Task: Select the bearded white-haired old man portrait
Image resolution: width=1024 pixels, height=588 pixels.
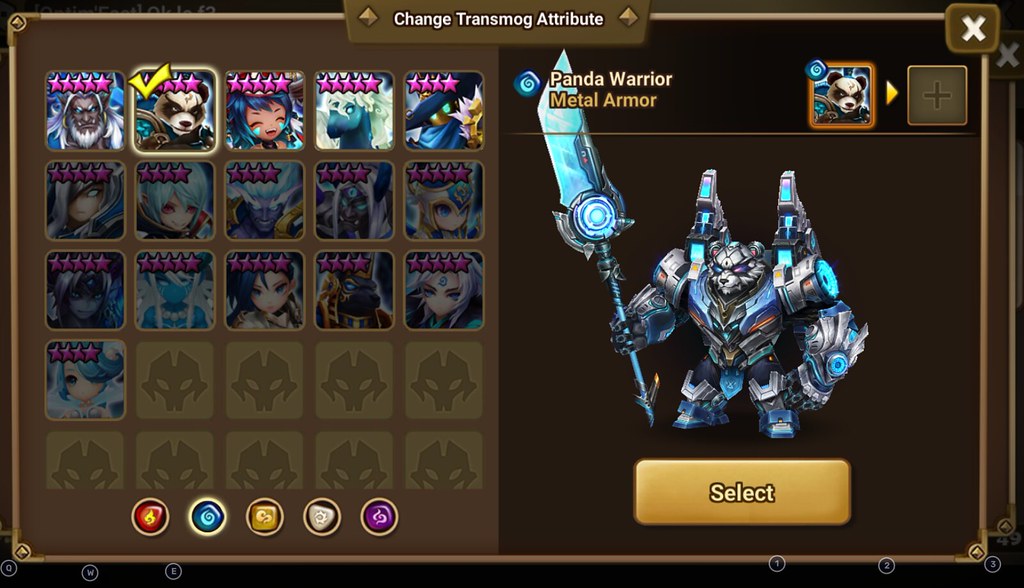Action: click(85, 111)
